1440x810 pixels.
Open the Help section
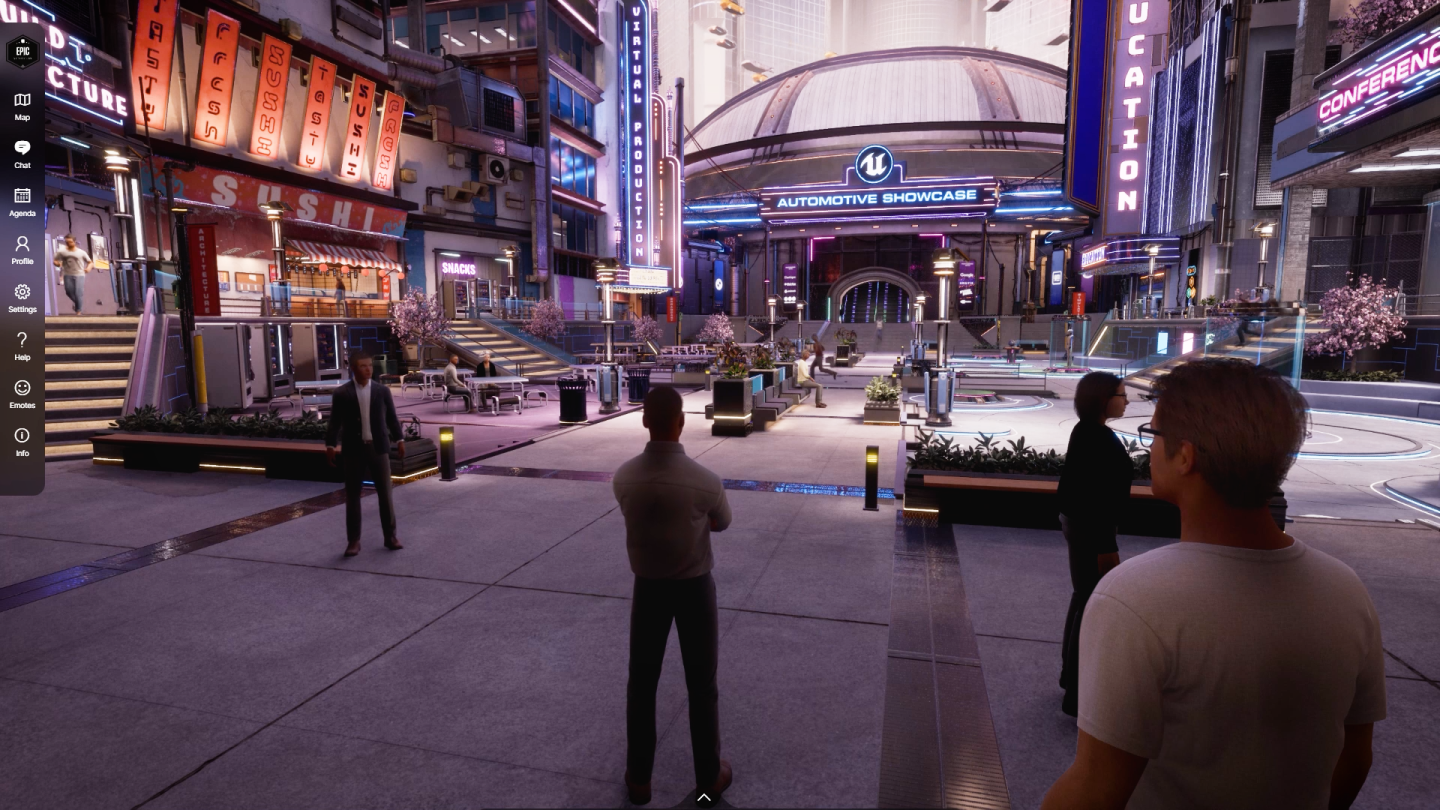[21, 345]
